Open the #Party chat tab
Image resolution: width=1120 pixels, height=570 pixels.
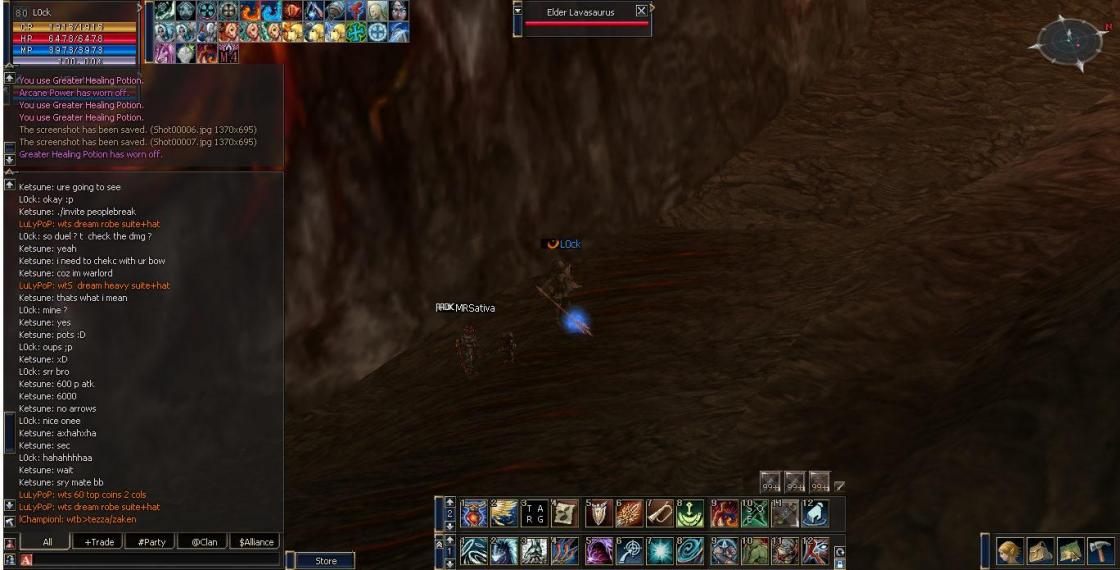point(151,542)
